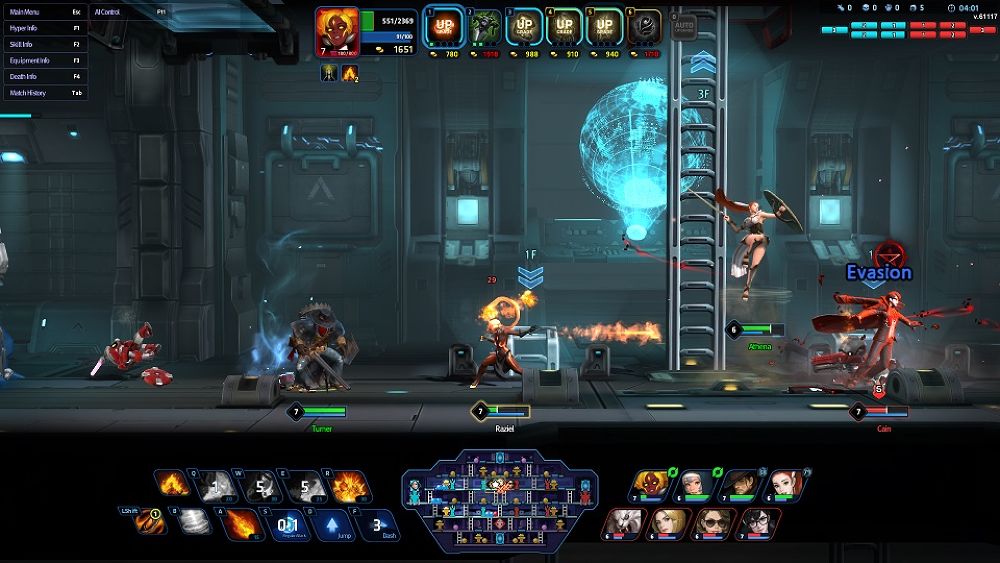
Task: Use the A fireball attack skill
Action: (x=241, y=523)
